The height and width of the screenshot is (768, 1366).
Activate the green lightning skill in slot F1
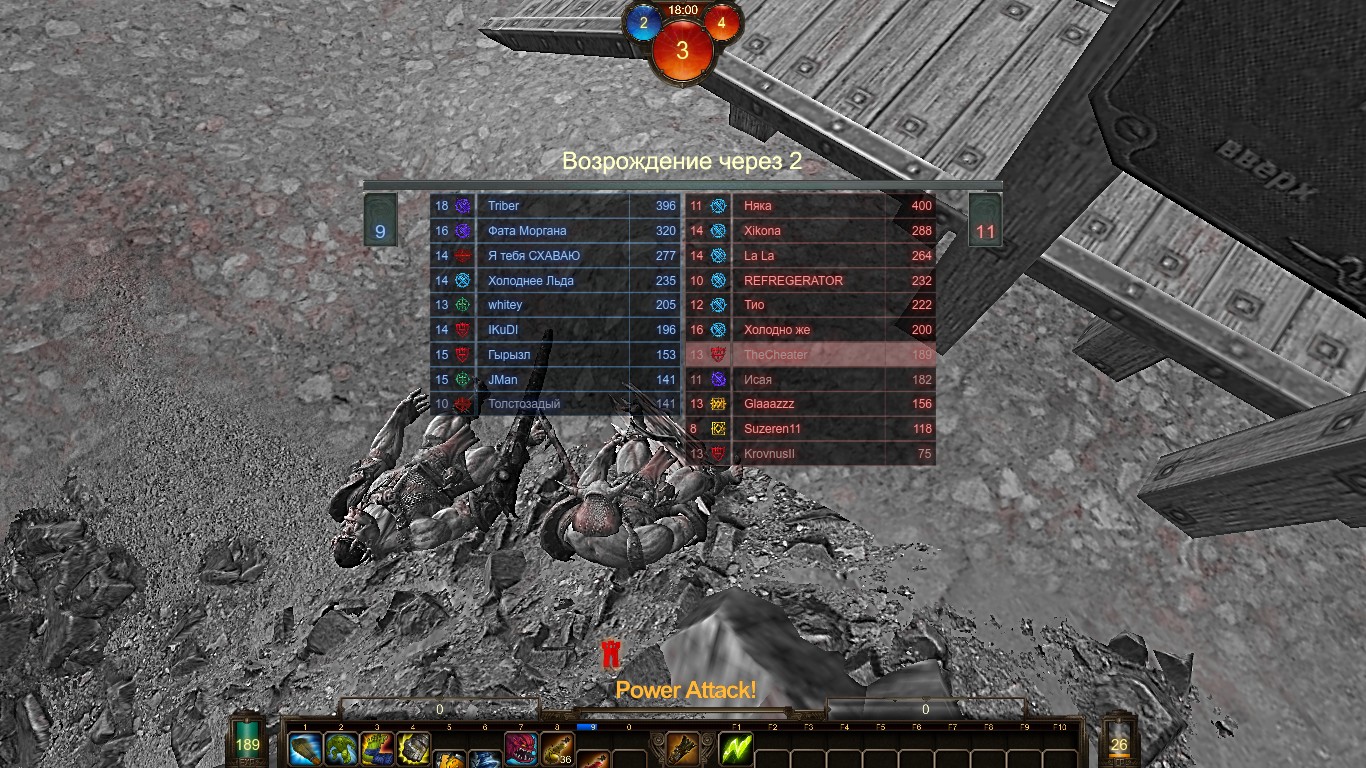pos(736,749)
